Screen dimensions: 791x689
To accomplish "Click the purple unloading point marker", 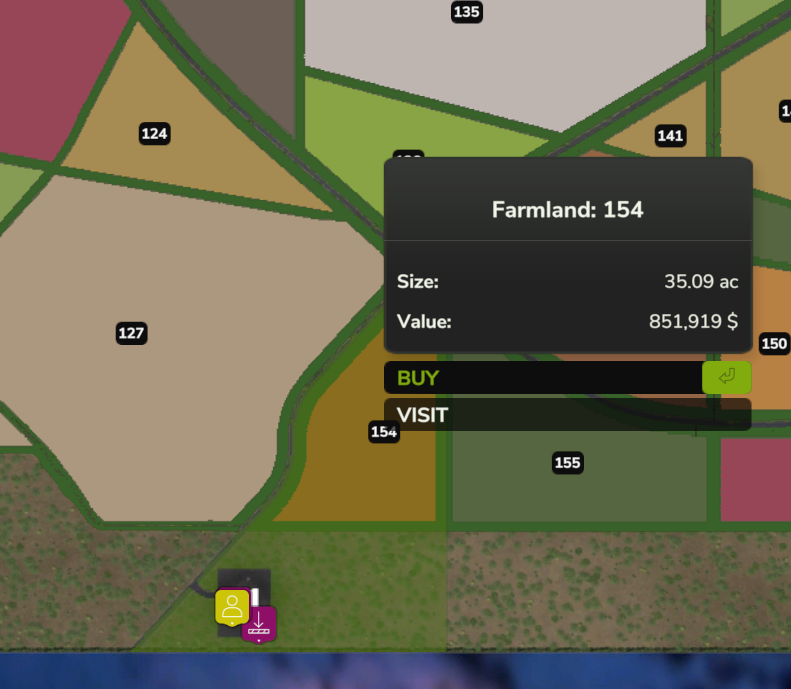I will pyautogui.click(x=259, y=623).
